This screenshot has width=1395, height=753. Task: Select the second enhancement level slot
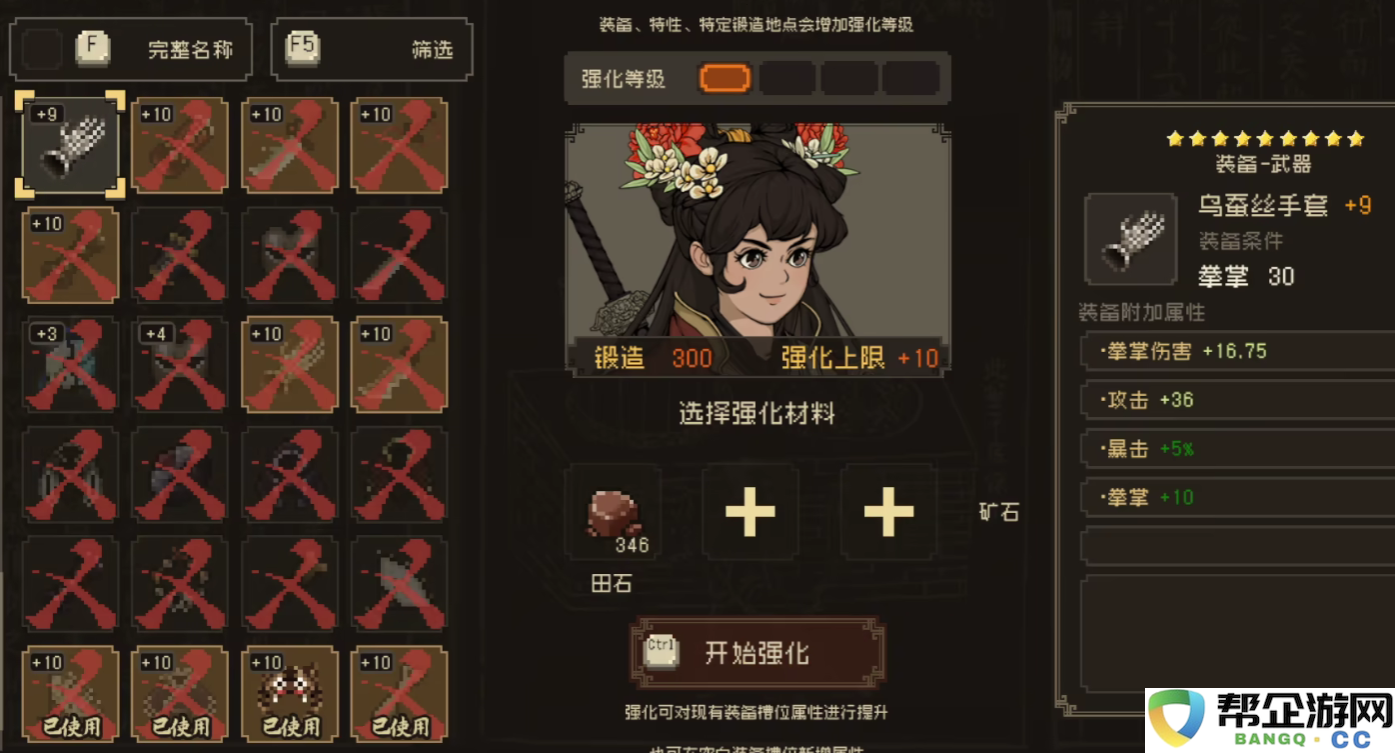[x=786, y=78]
